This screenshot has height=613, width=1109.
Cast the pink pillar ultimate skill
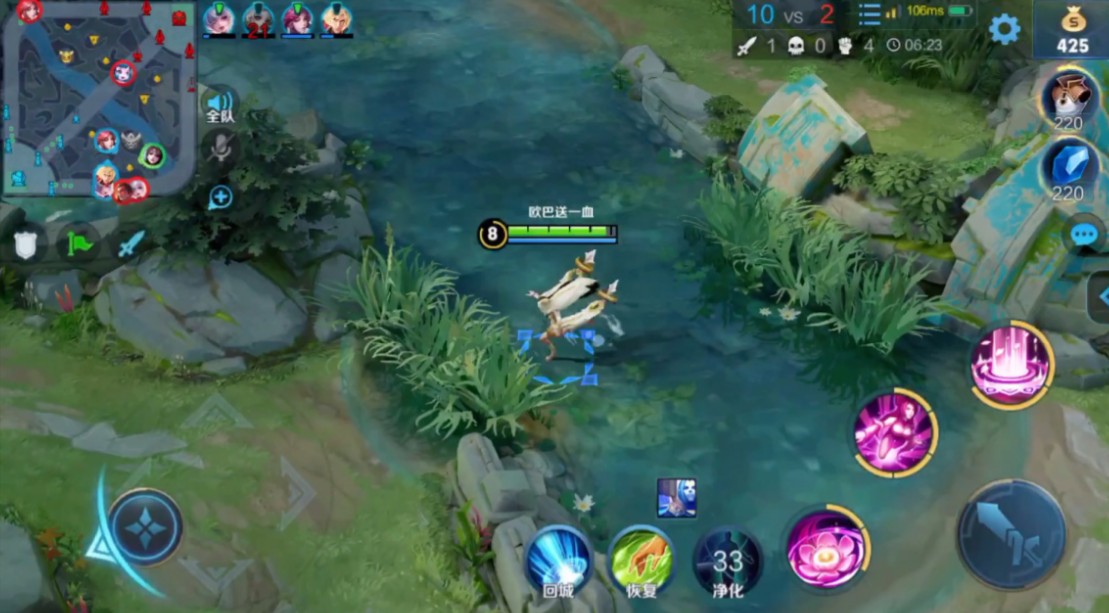[x=1010, y=364]
